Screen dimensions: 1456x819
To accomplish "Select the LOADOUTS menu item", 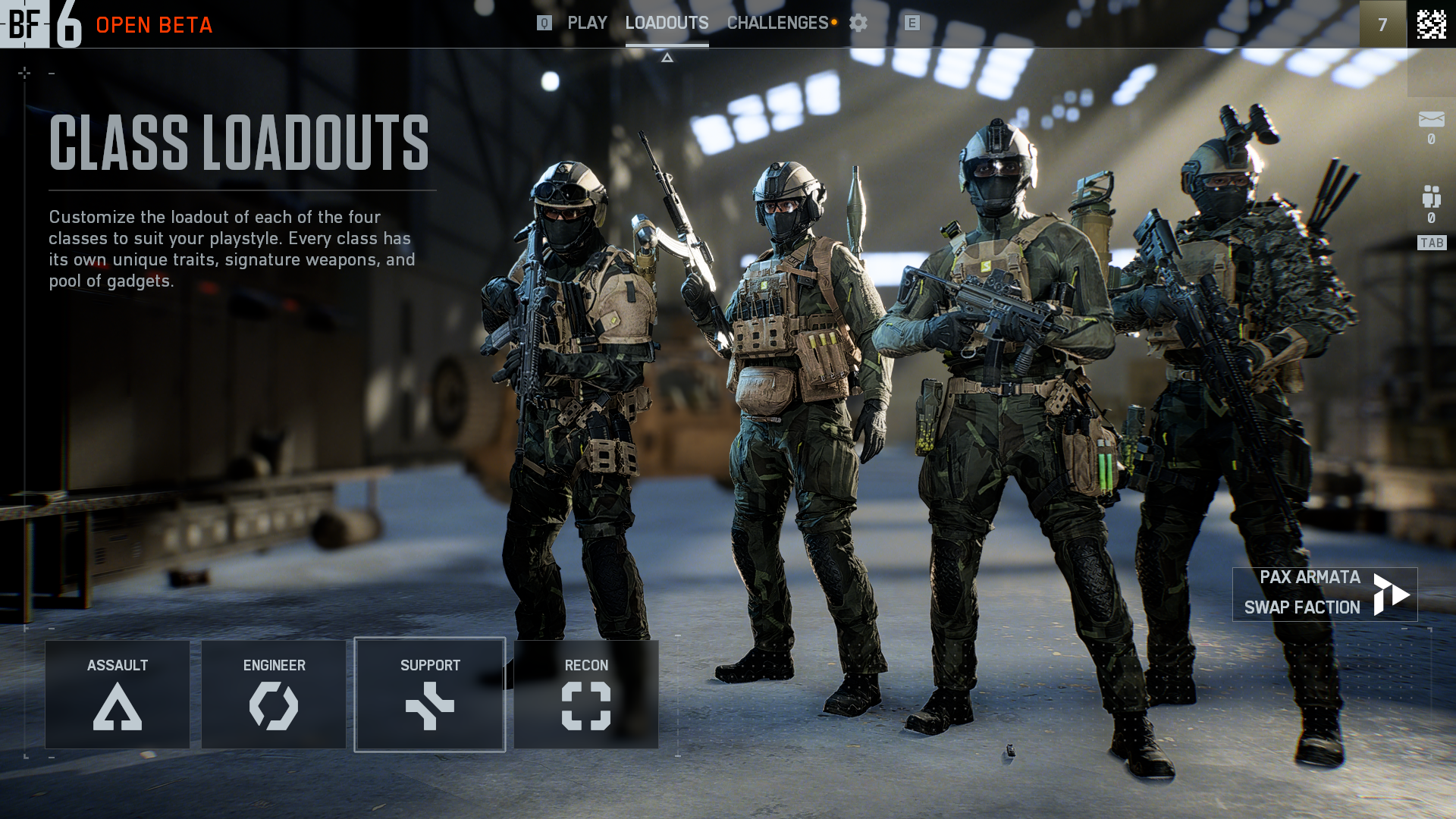I will coord(666,23).
